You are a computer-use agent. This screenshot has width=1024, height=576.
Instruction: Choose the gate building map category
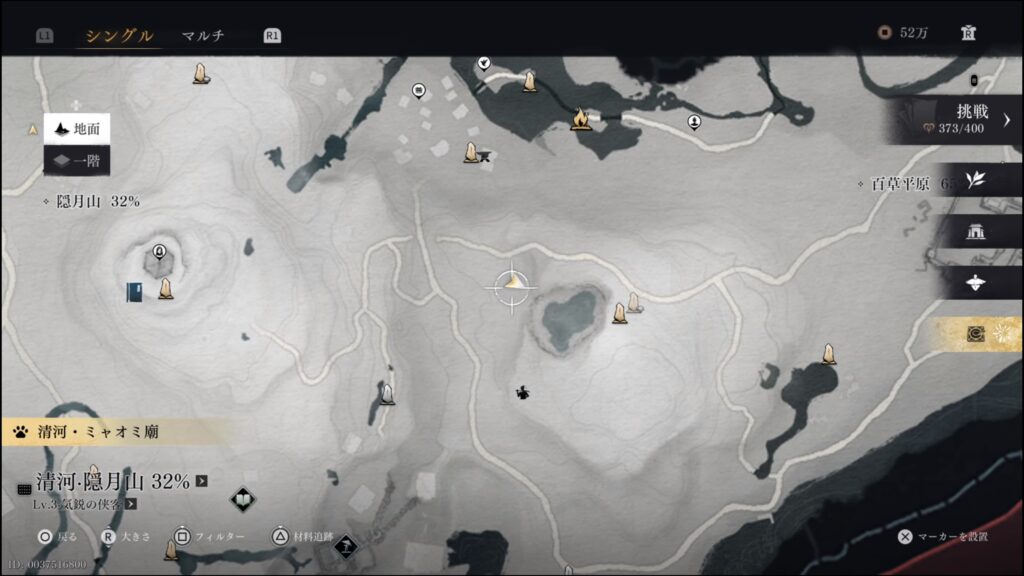(x=976, y=232)
